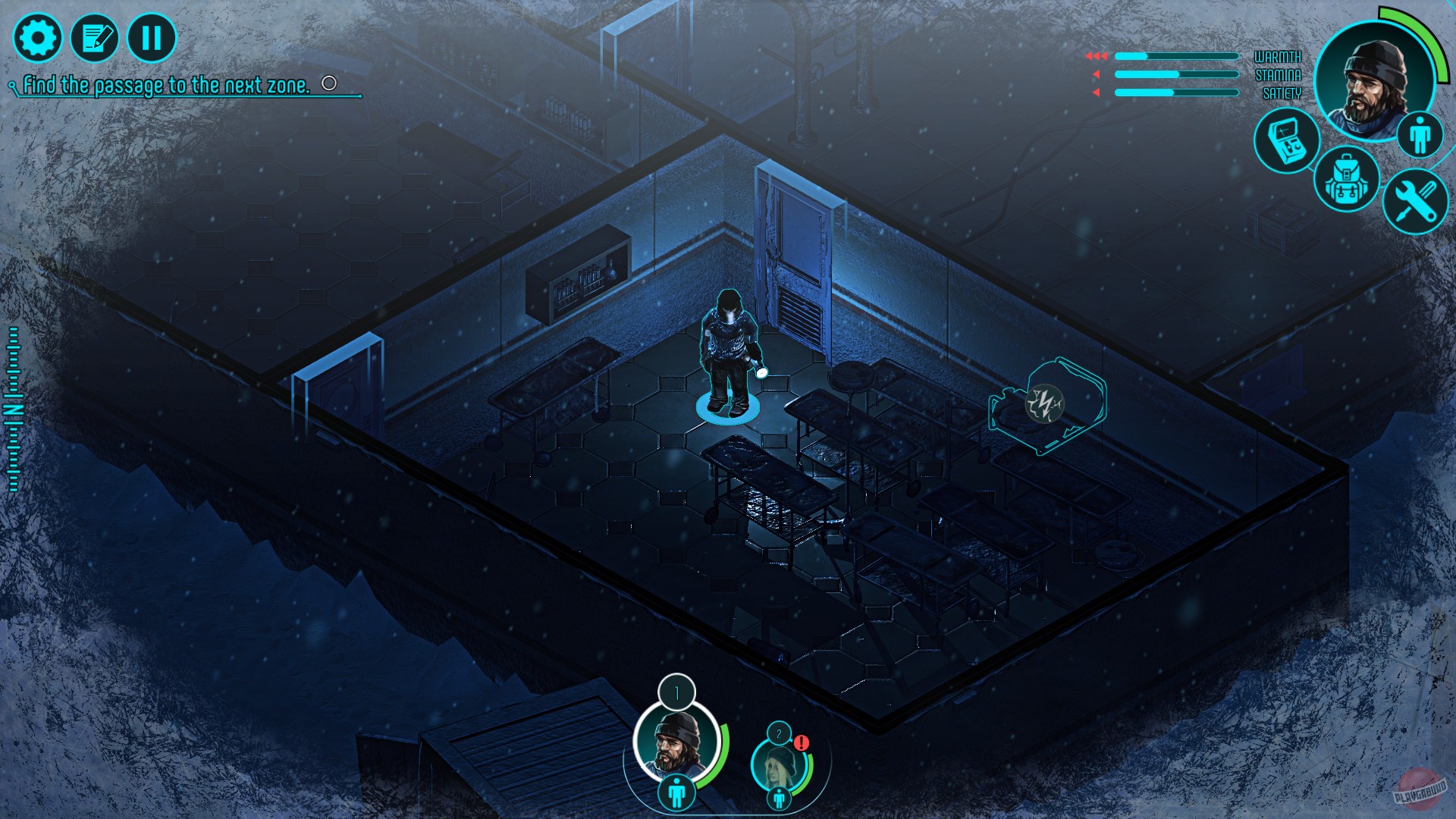Click the WARMTH label in the HUD
Viewport: 1456px width, 819px height.
click(1277, 56)
